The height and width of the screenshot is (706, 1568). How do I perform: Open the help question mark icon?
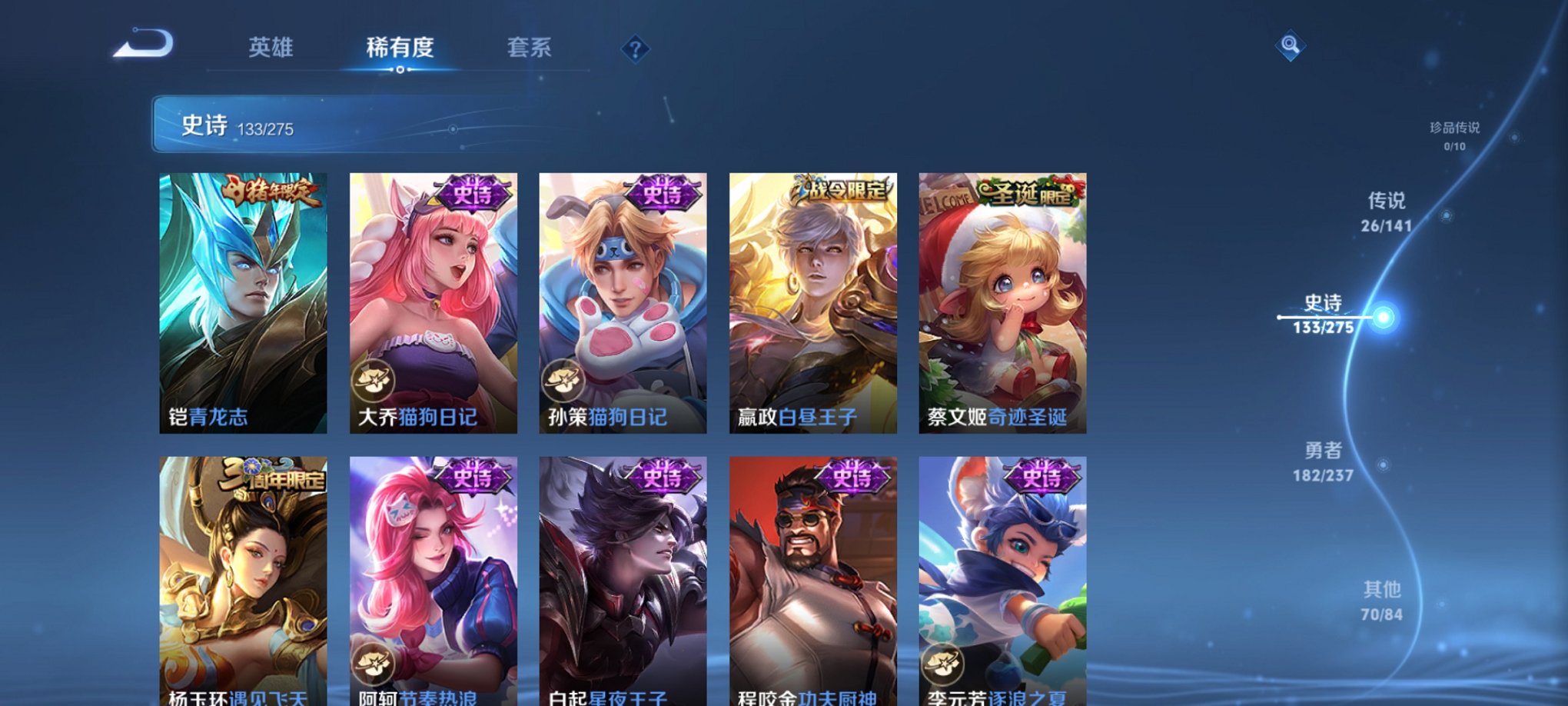tap(635, 51)
